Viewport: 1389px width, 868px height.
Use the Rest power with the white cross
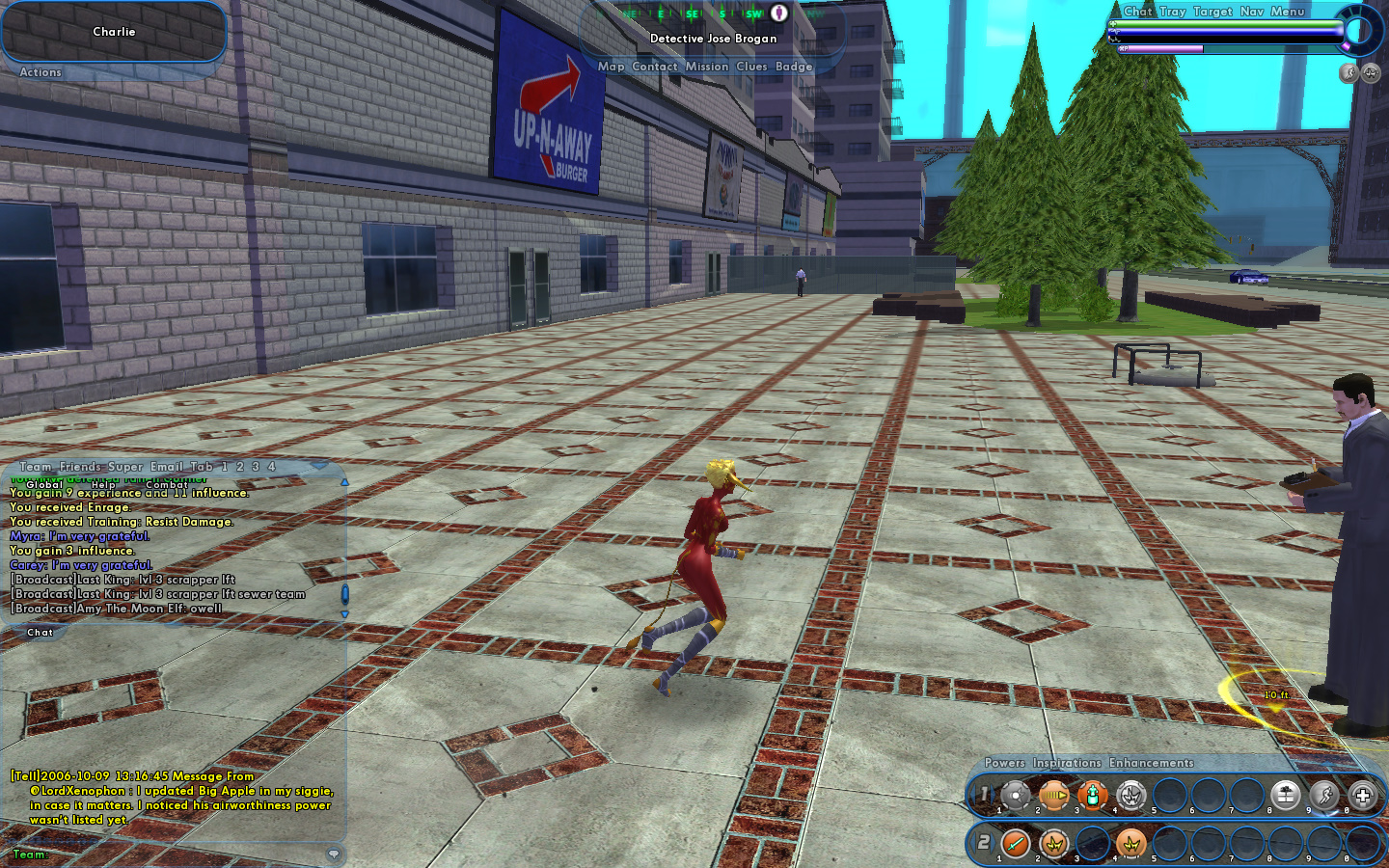pyautogui.click(x=1362, y=796)
